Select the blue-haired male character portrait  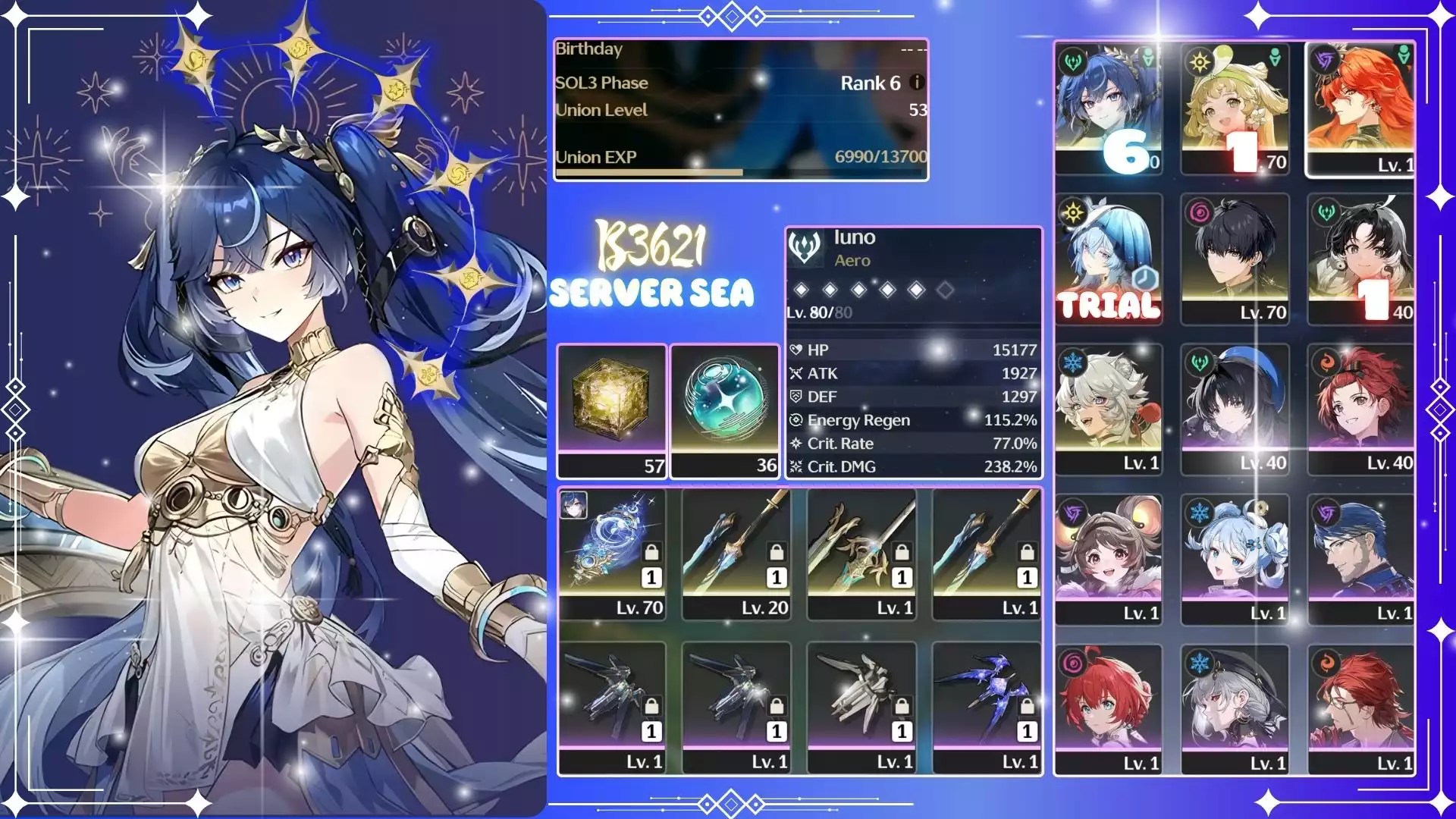click(1360, 558)
